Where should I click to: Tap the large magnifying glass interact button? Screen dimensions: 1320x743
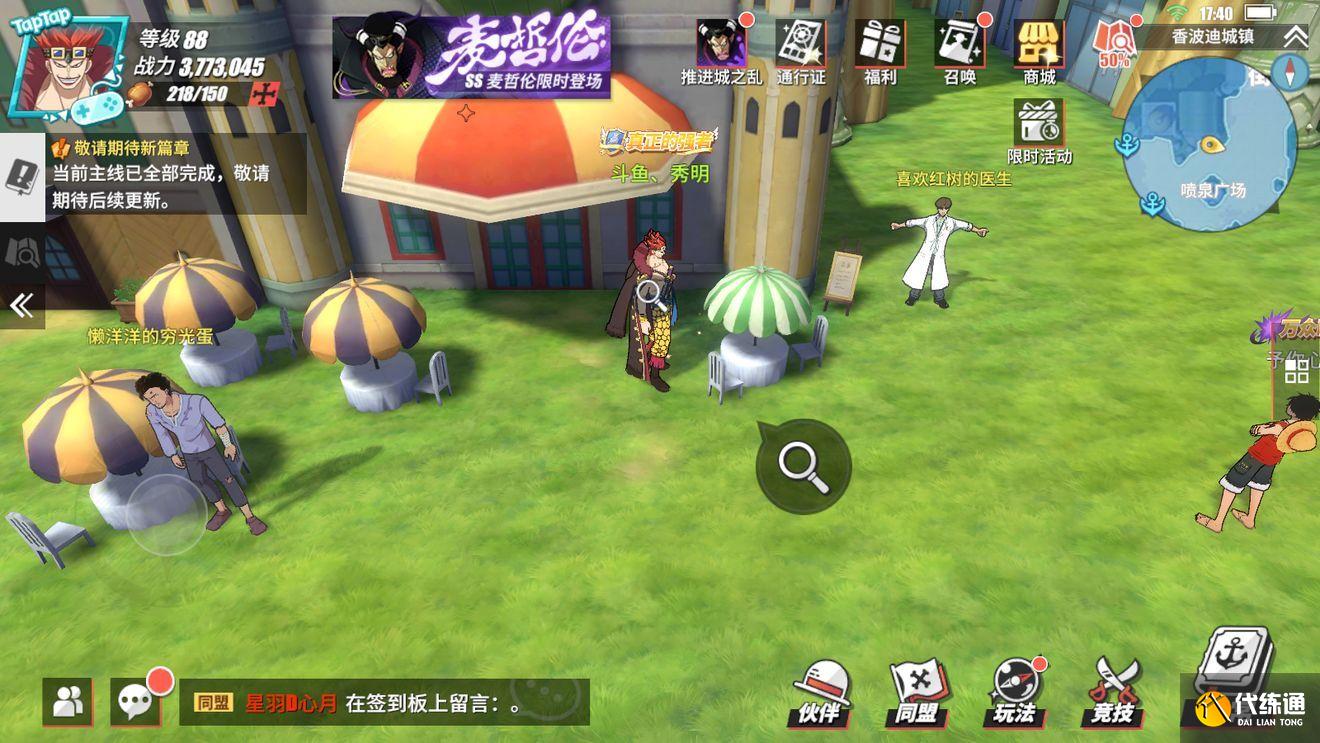point(803,466)
